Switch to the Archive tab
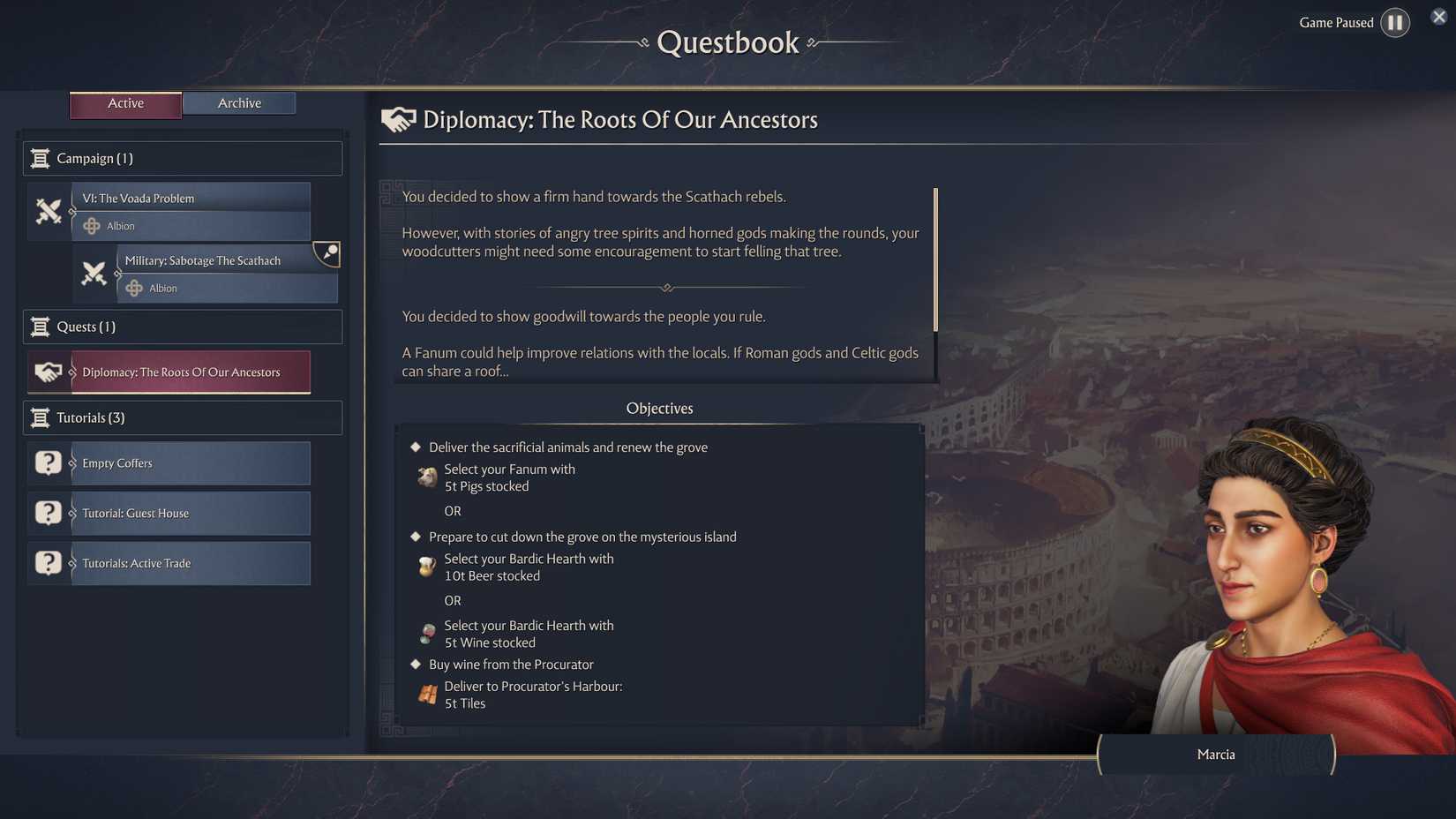 (238, 102)
